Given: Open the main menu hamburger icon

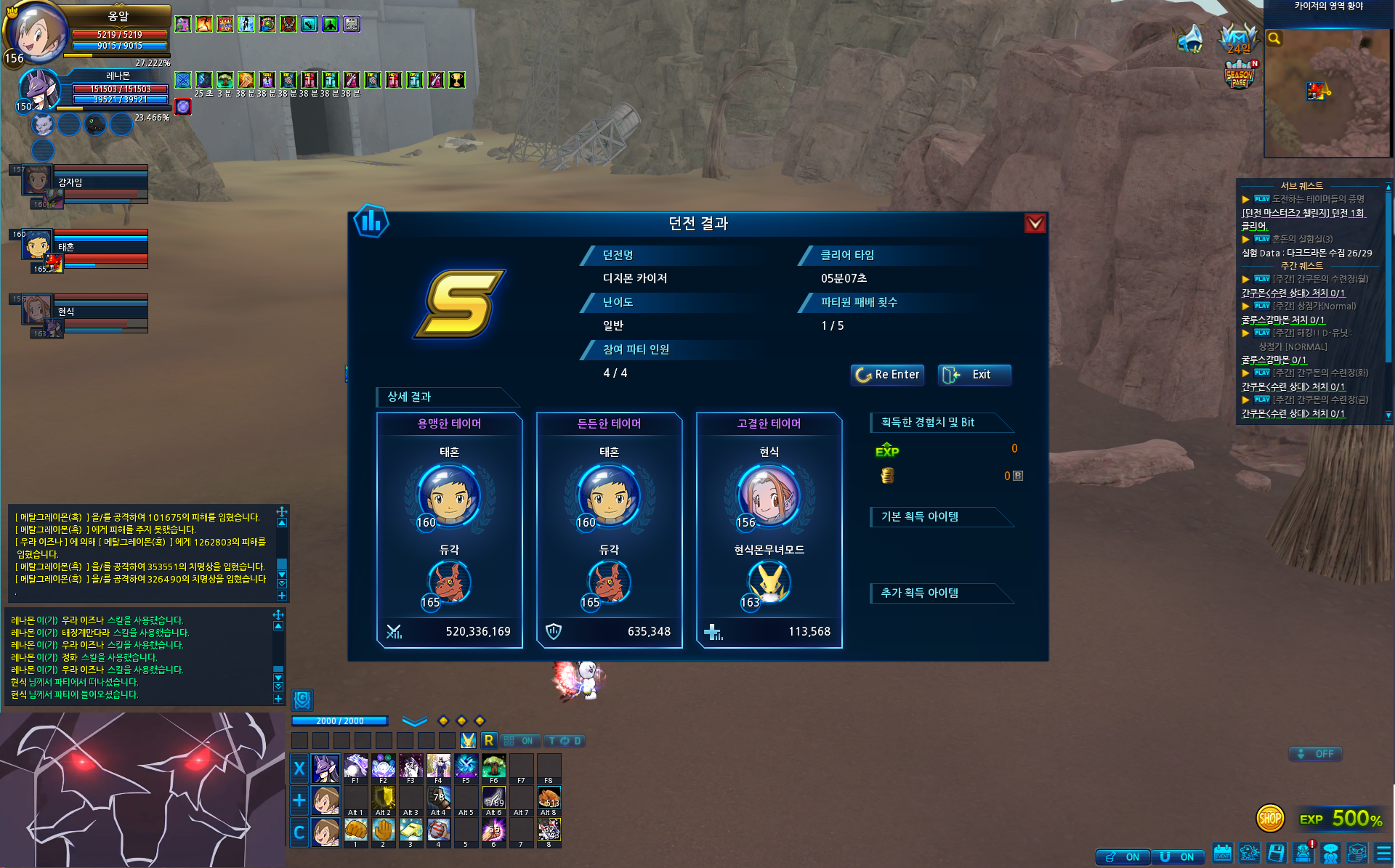Looking at the screenshot, I should [x=1383, y=853].
